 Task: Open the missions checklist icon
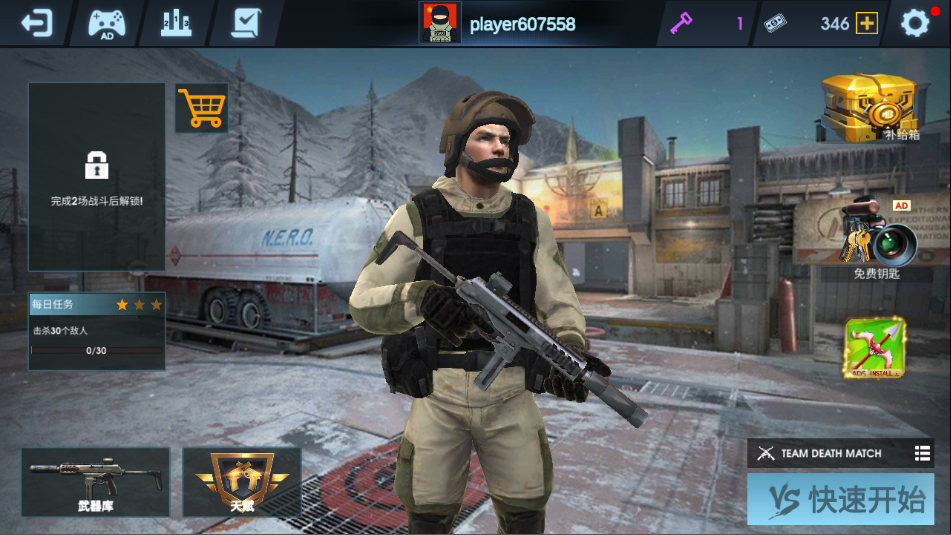[245, 23]
